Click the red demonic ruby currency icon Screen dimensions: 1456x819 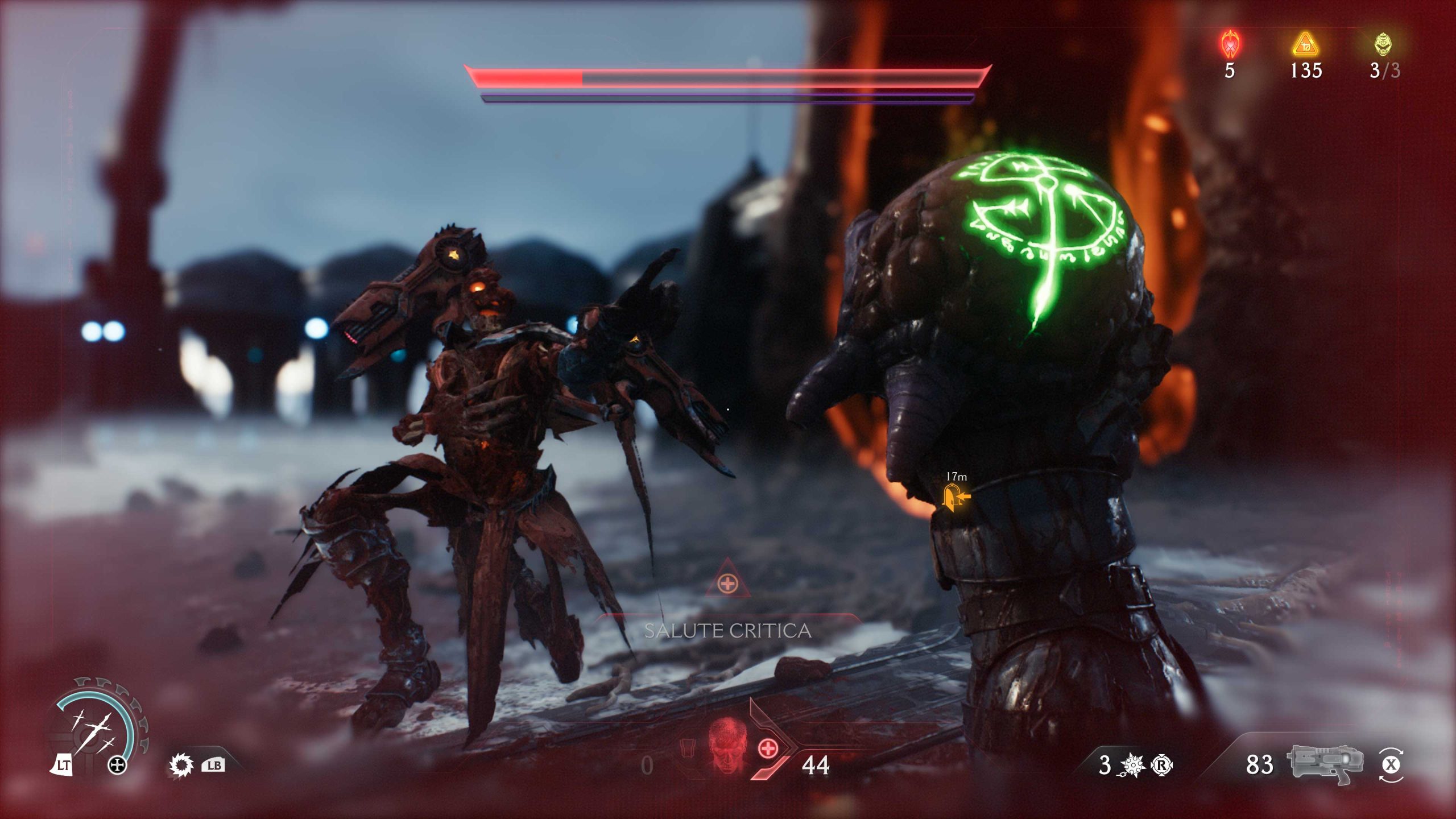tap(1230, 44)
